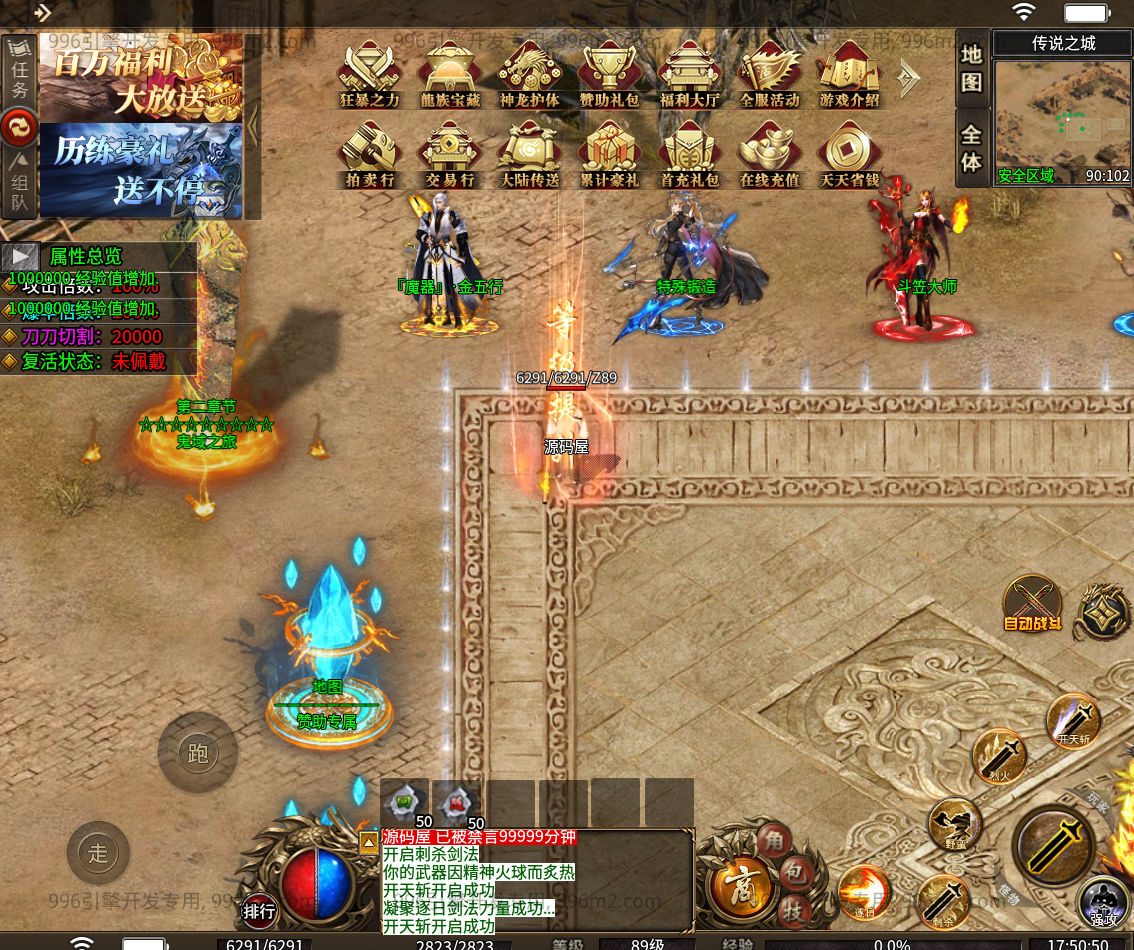Collapse the top icon menu with the arrow
The width and height of the screenshot is (1134, 950).
point(909,79)
